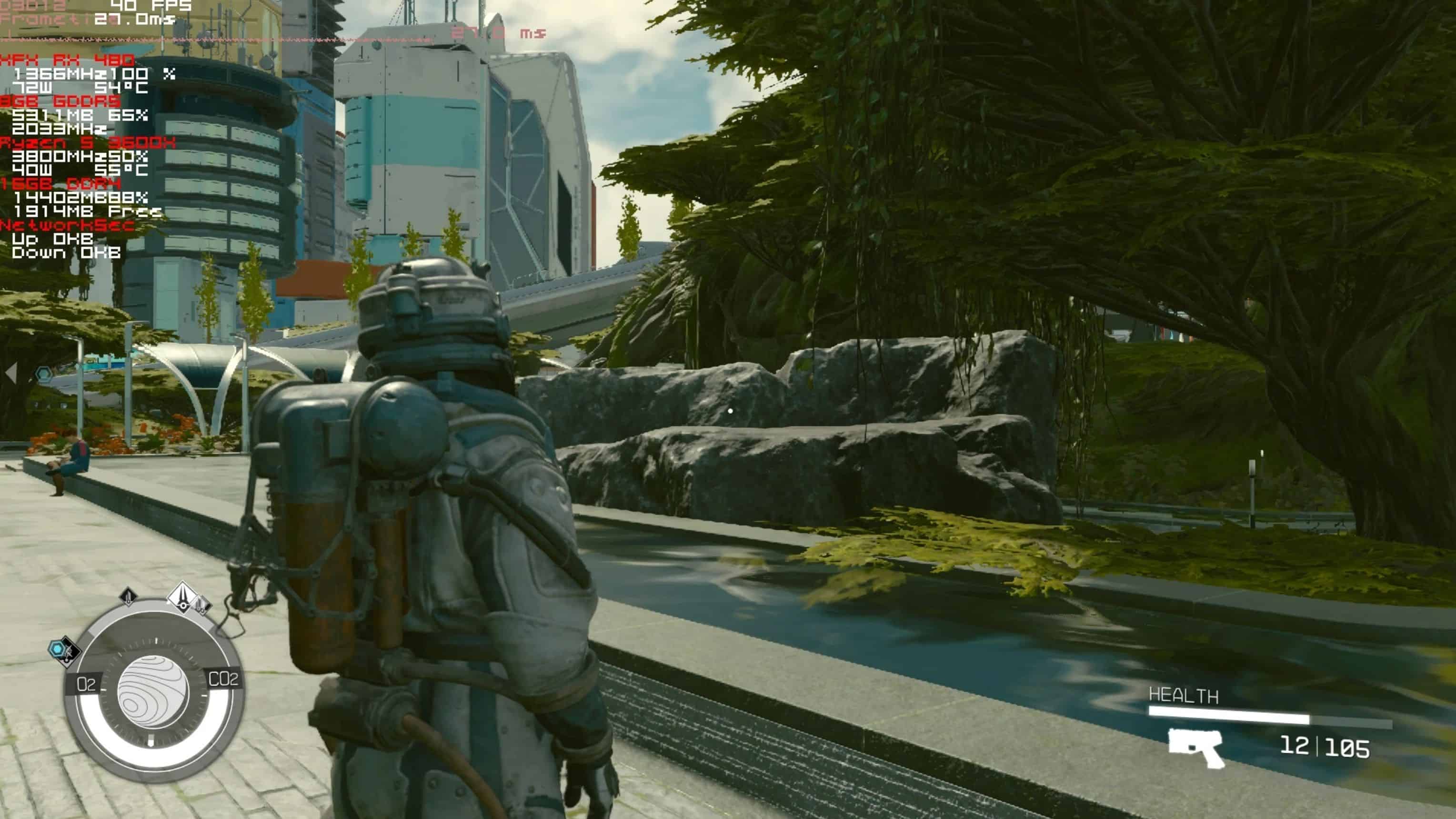Click the off-screen blue hexagon objective marker
Viewport: 1456px width, 819px height.
coord(44,374)
